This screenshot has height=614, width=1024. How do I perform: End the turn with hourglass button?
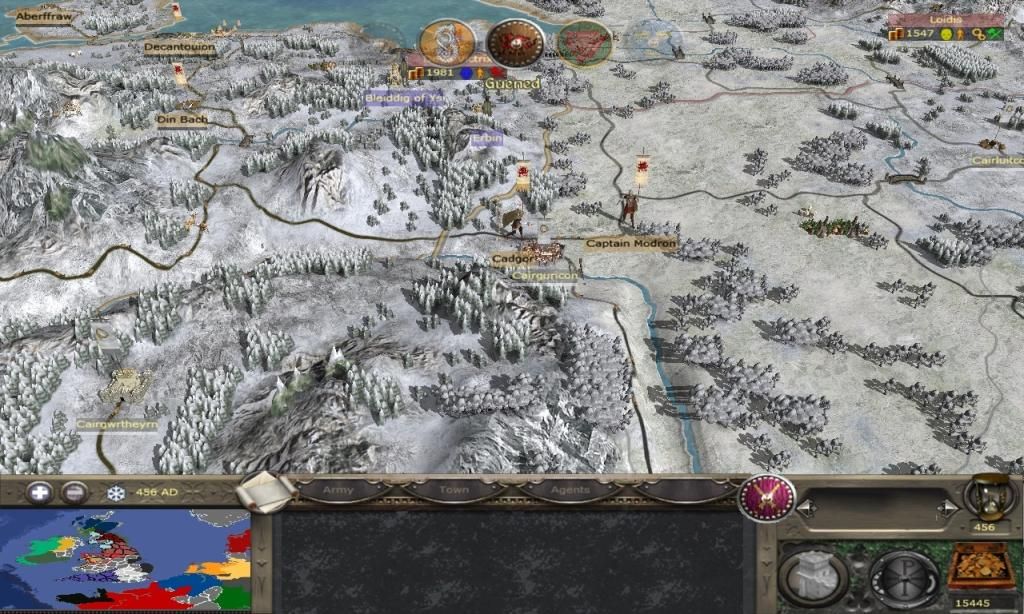tap(982, 496)
